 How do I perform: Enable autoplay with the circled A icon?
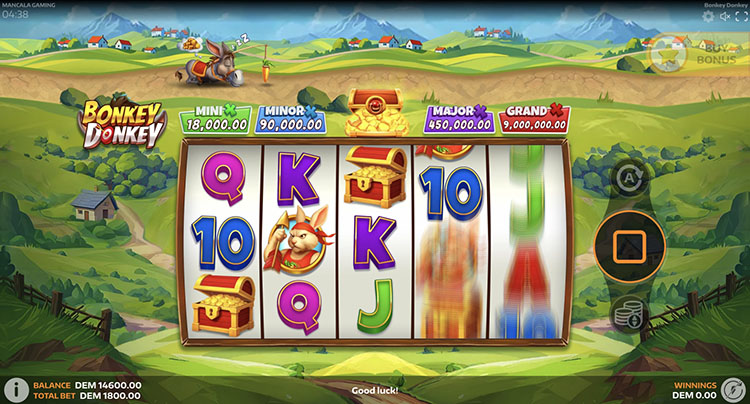click(629, 180)
